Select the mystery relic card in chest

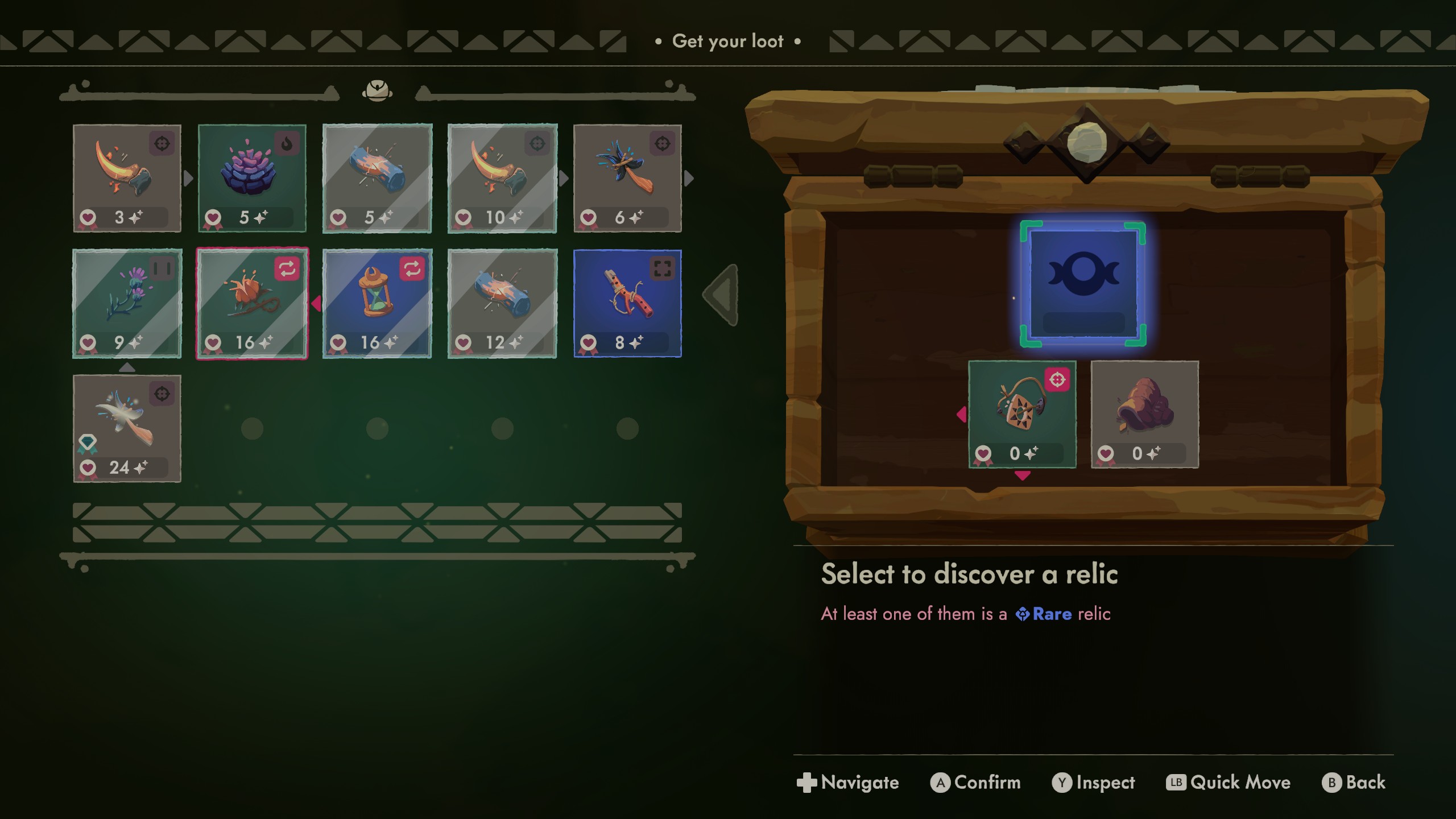pyautogui.click(x=1083, y=283)
